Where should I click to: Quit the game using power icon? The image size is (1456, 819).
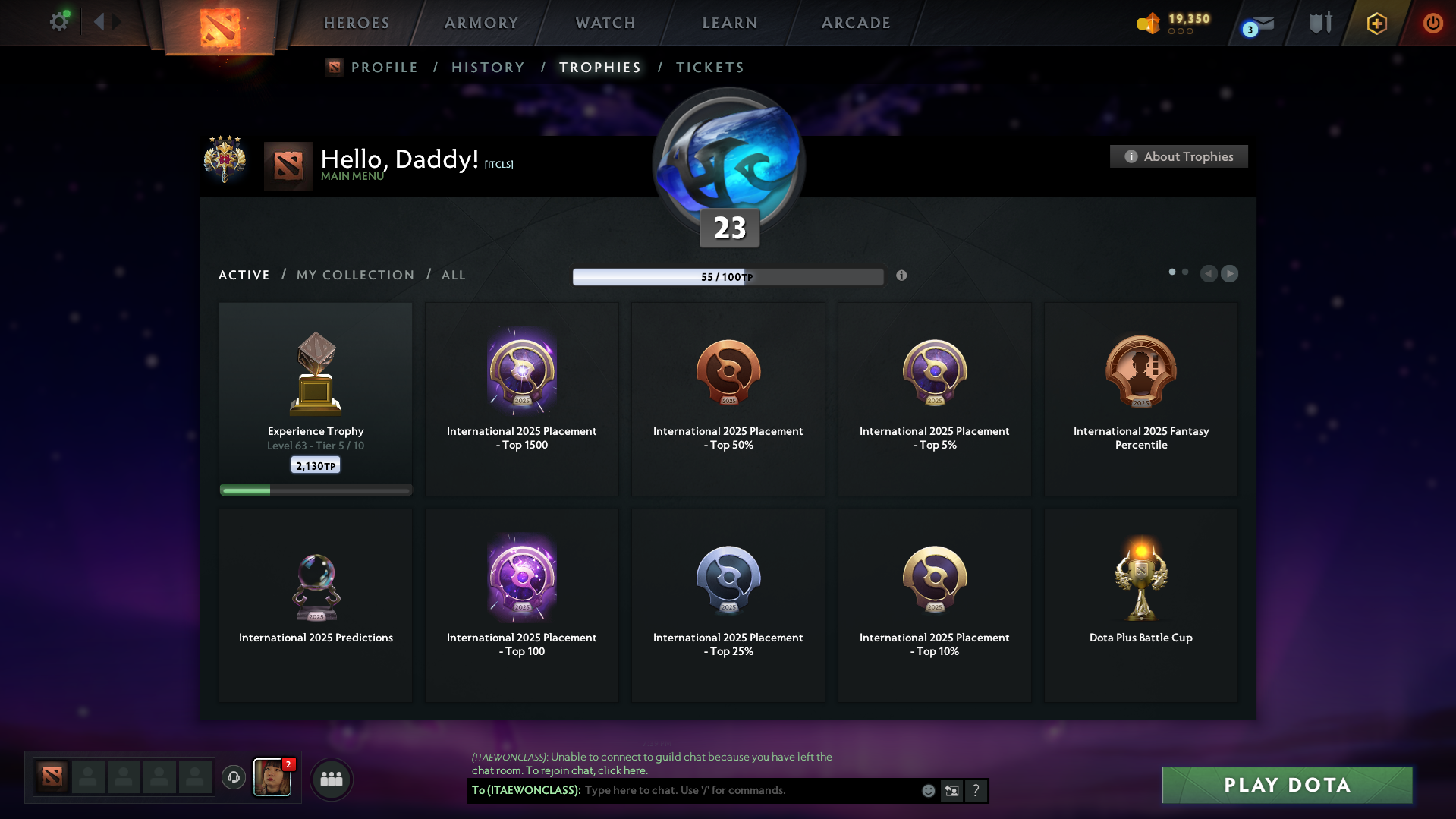[1432, 23]
